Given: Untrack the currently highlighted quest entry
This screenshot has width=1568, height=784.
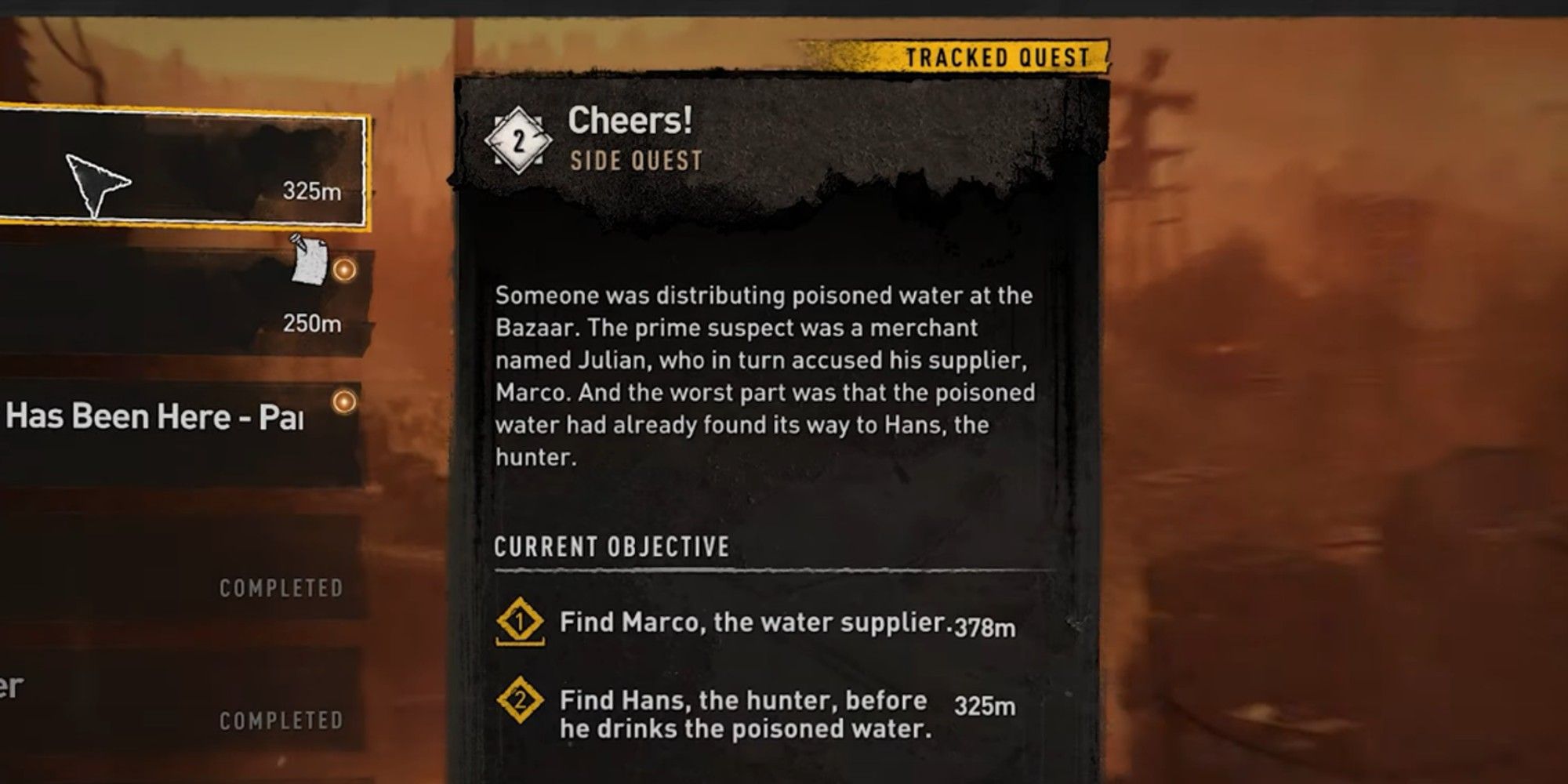Looking at the screenshot, I should click(x=180, y=169).
